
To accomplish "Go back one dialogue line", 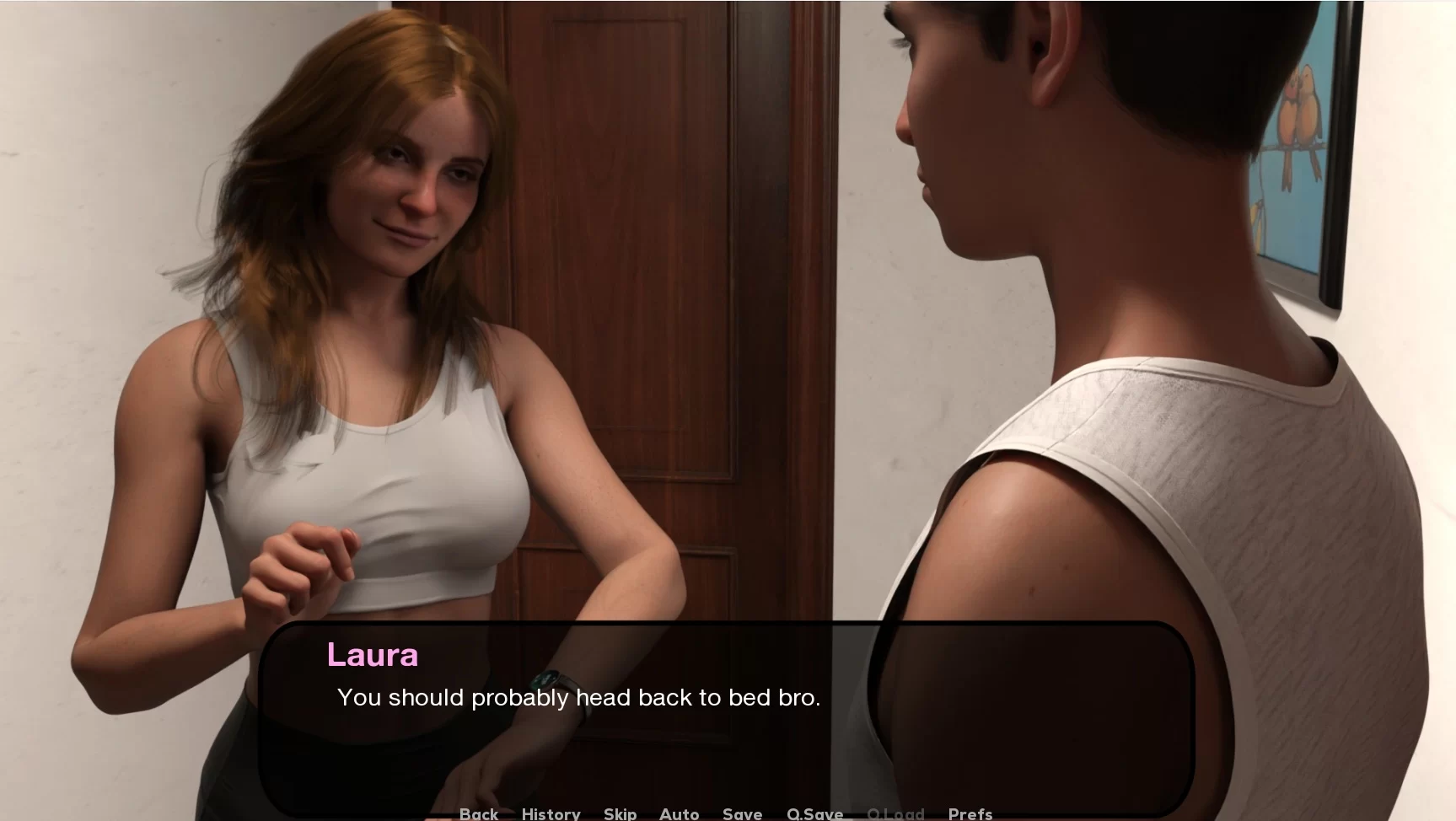I will 478,813.
